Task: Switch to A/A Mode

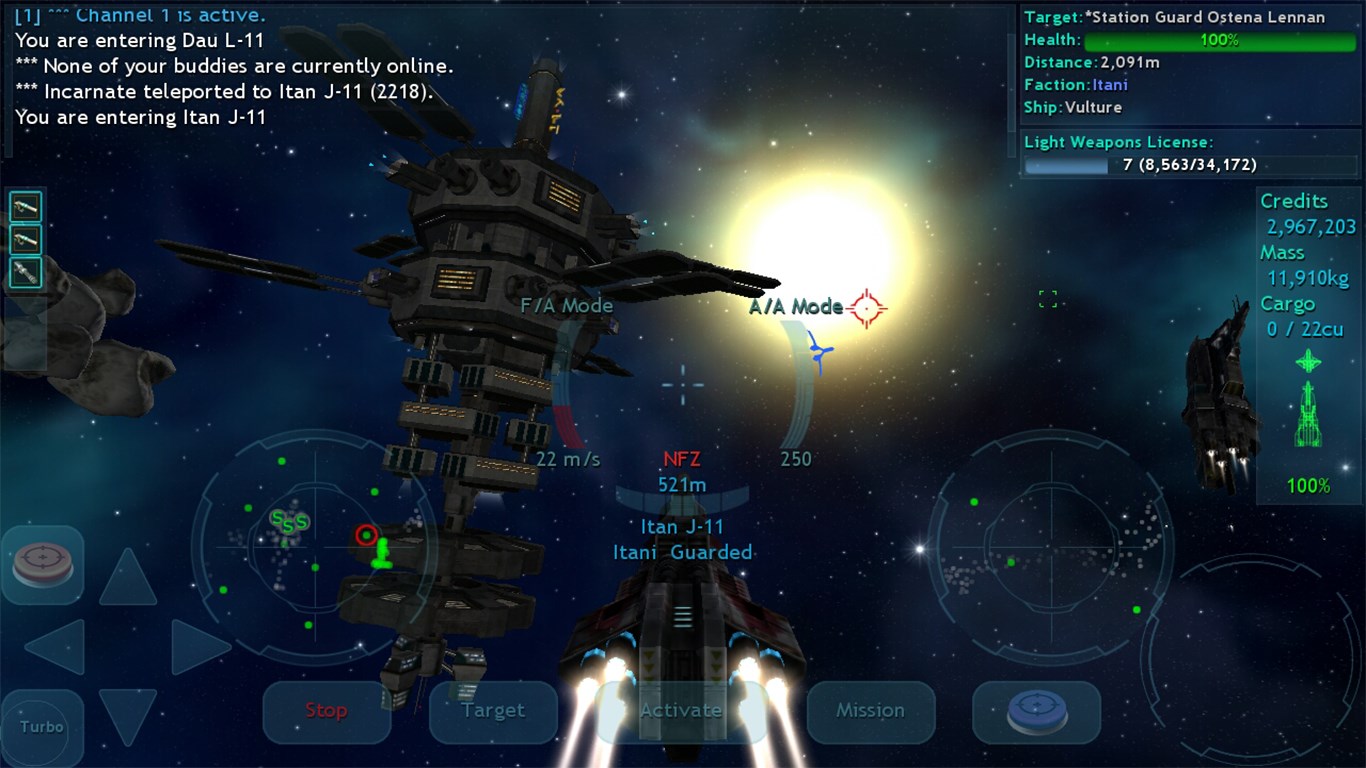Action: click(x=795, y=306)
